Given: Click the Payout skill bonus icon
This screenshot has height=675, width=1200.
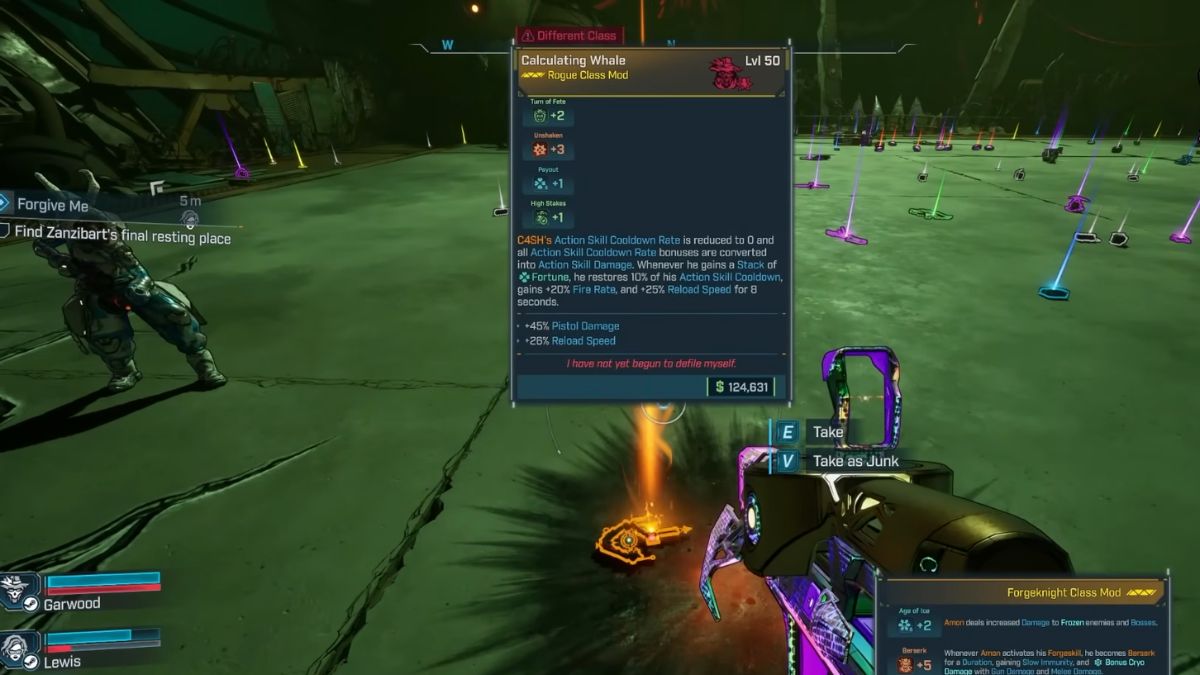Looking at the screenshot, I should click(540, 184).
